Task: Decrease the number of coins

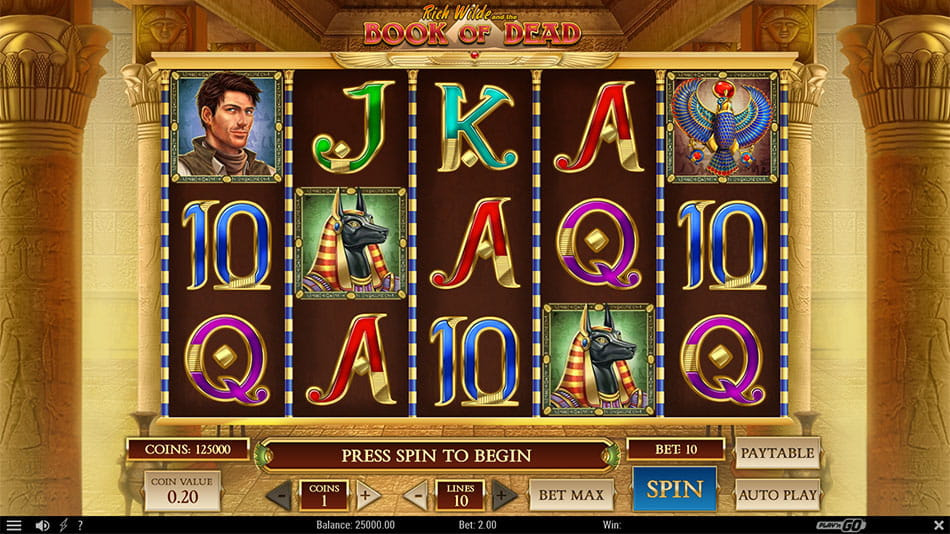Action: [x=281, y=494]
